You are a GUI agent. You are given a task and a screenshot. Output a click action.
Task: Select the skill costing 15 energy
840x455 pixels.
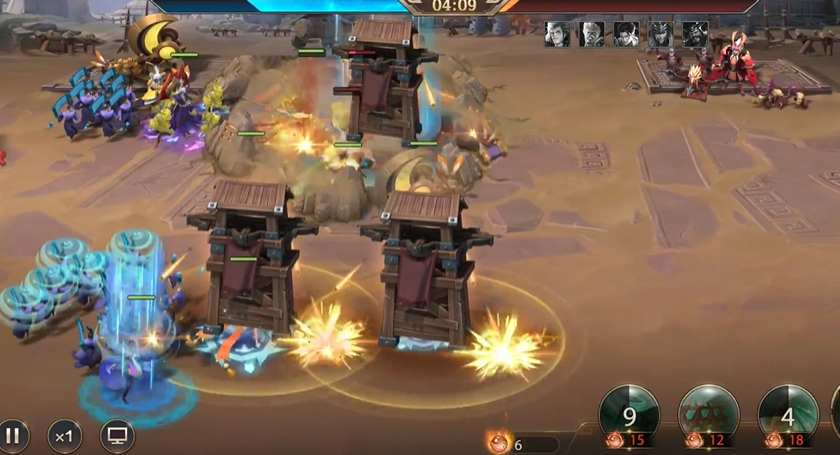click(629, 415)
